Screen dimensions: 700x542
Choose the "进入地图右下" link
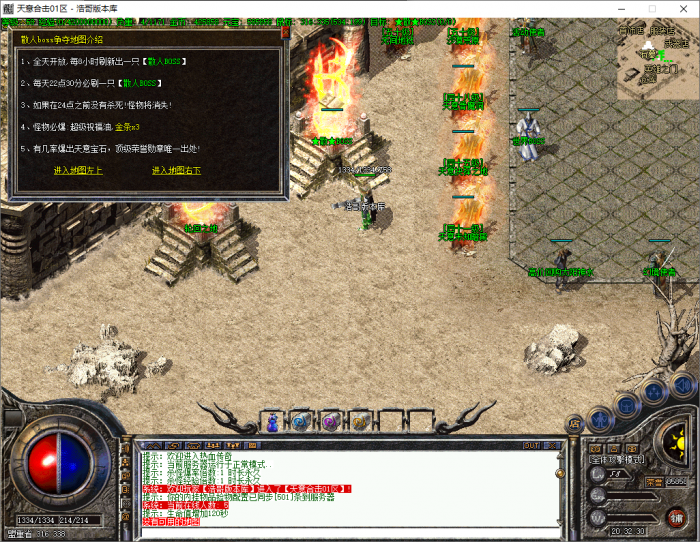(x=176, y=170)
